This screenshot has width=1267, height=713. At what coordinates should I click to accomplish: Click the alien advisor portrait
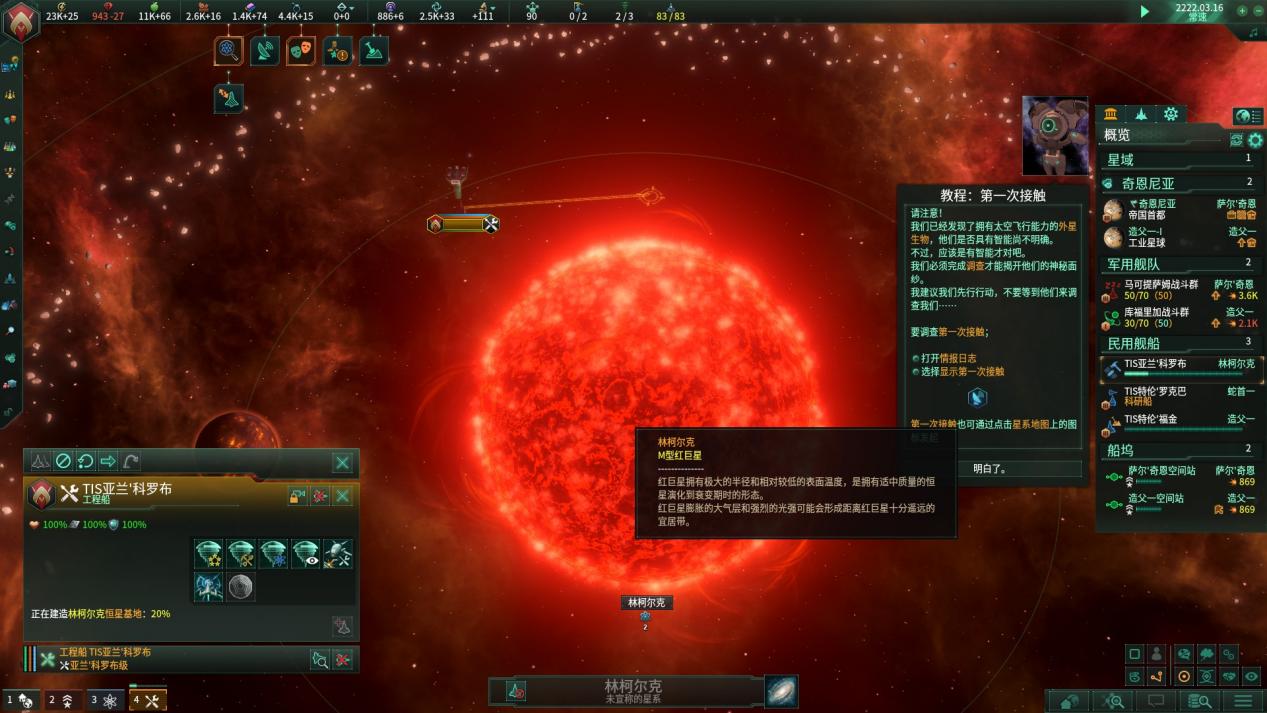click(1055, 135)
